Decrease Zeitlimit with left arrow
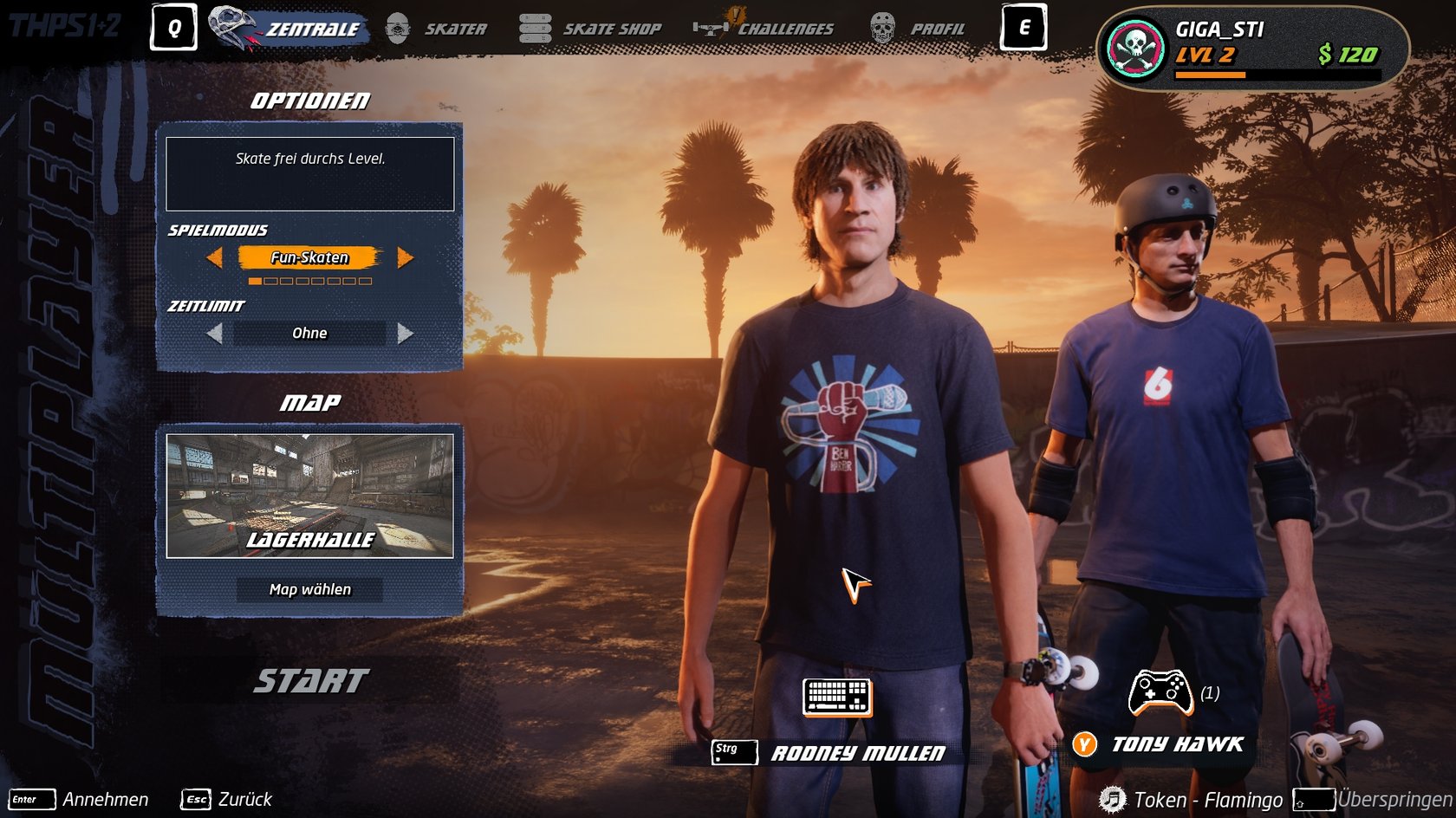Screen dimensions: 1456x818 click(214, 334)
